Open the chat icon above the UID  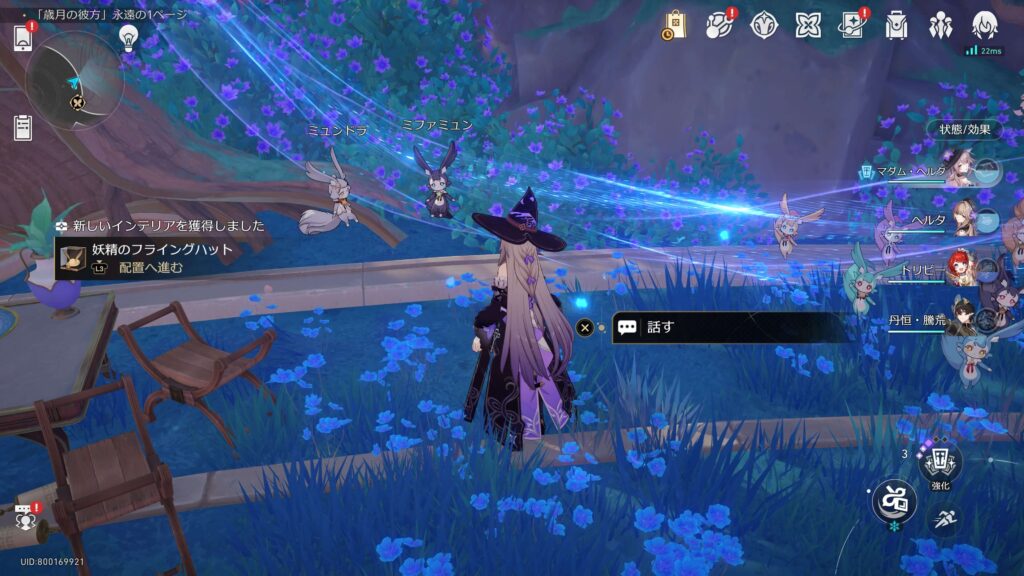(x=24, y=516)
